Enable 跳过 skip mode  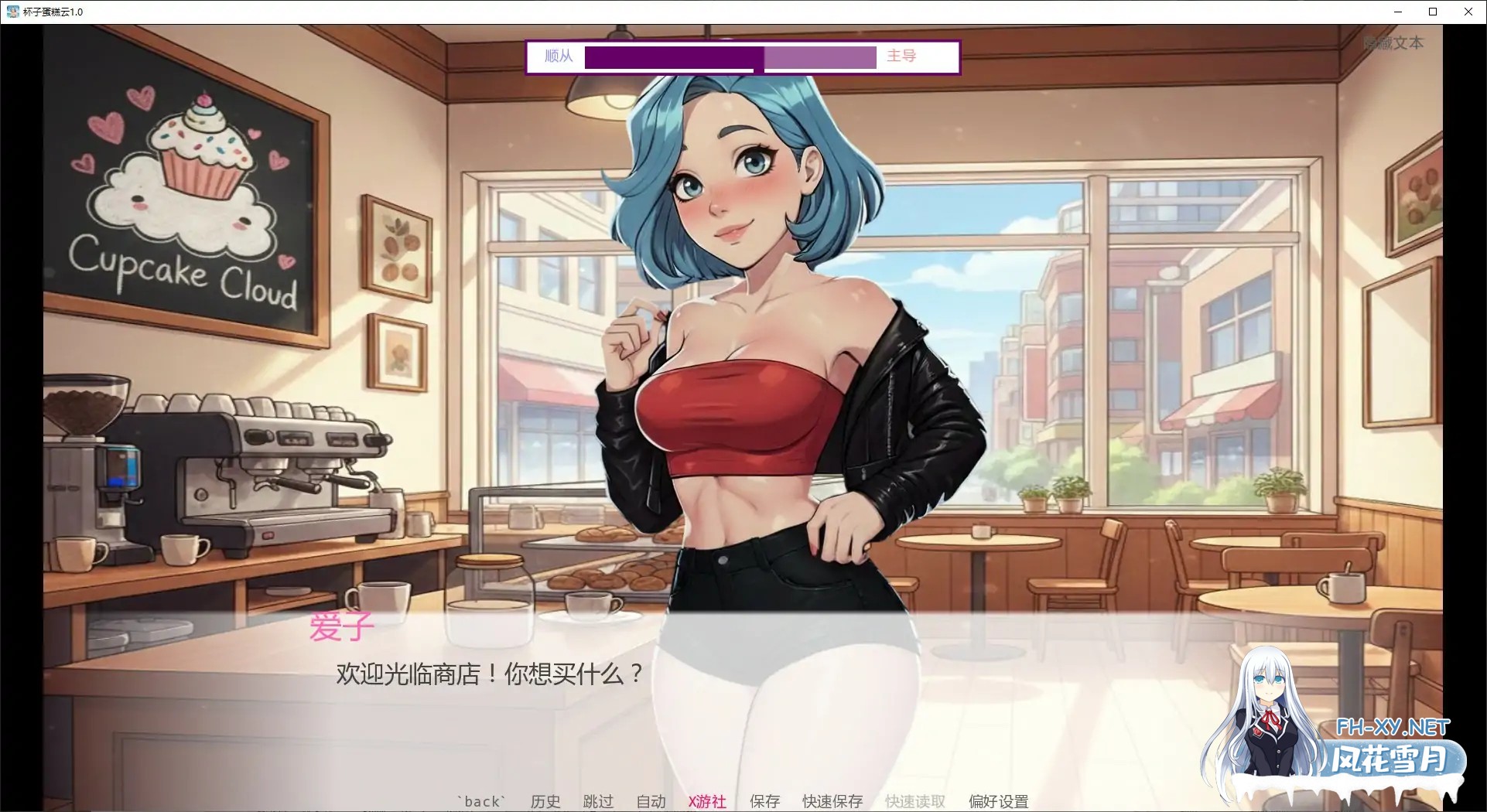pyautogui.click(x=597, y=801)
